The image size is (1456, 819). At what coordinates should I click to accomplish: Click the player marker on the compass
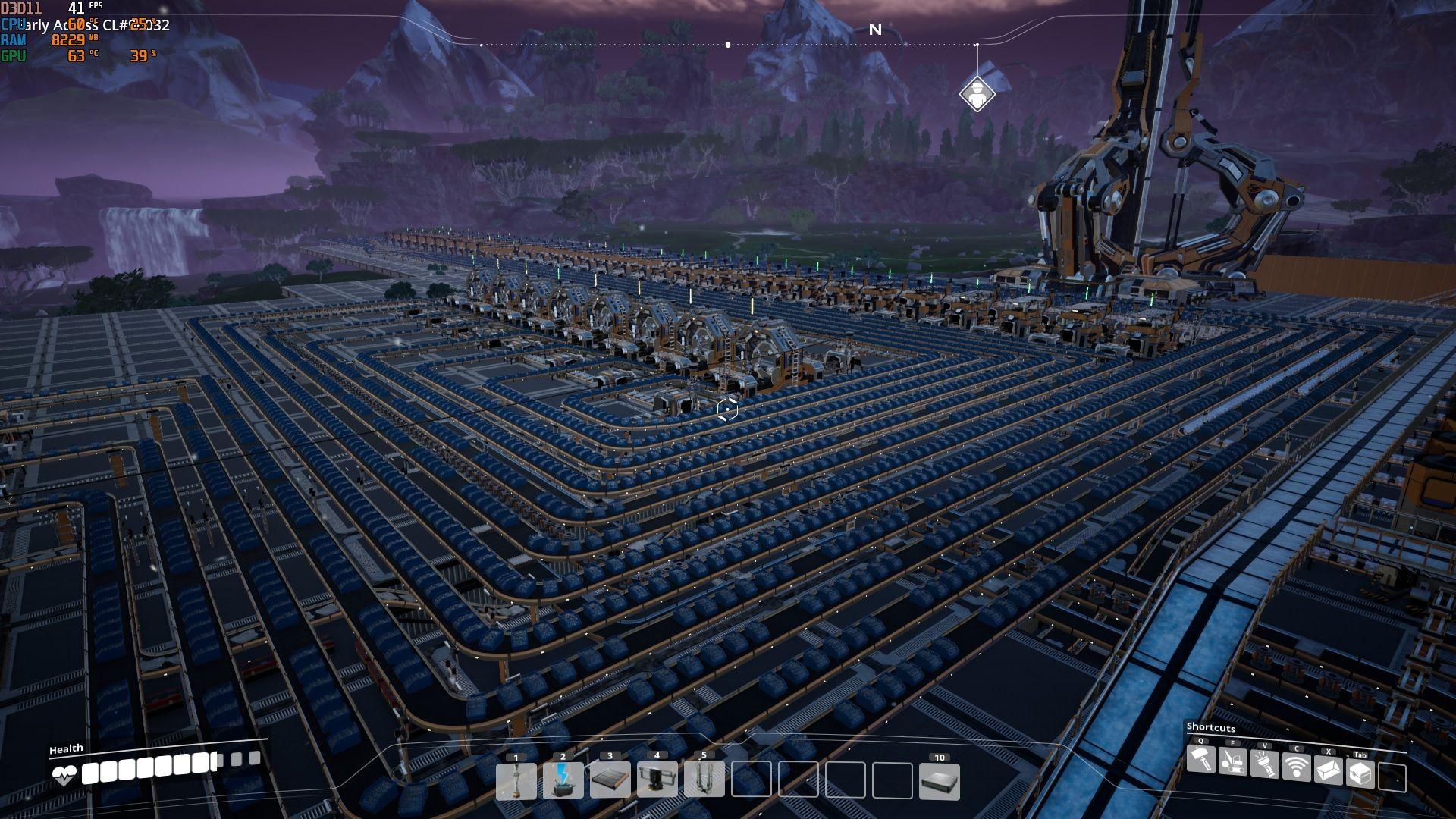tap(977, 95)
